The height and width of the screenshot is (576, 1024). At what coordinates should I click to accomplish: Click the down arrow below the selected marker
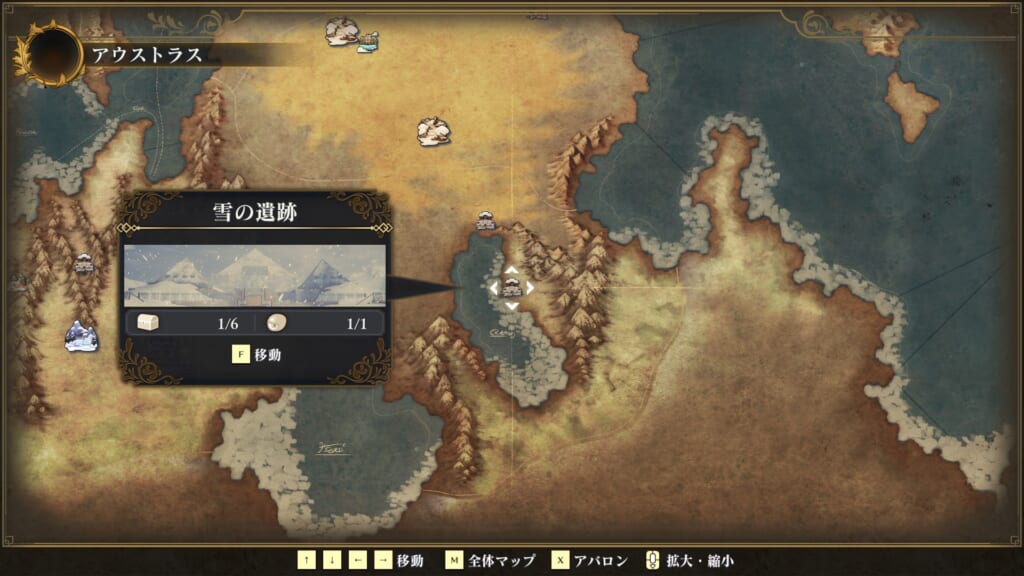511,306
